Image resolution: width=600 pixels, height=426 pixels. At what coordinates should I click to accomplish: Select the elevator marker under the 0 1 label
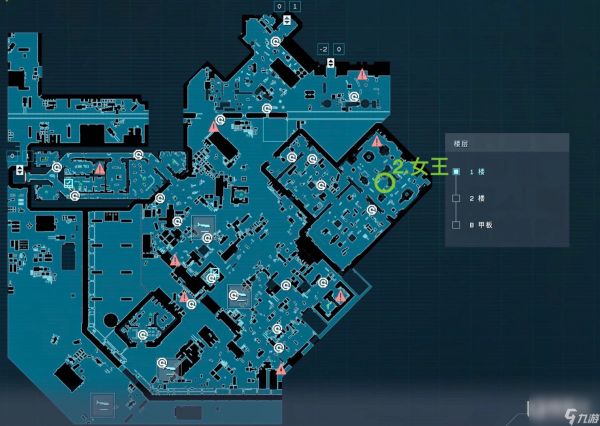point(287,20)
